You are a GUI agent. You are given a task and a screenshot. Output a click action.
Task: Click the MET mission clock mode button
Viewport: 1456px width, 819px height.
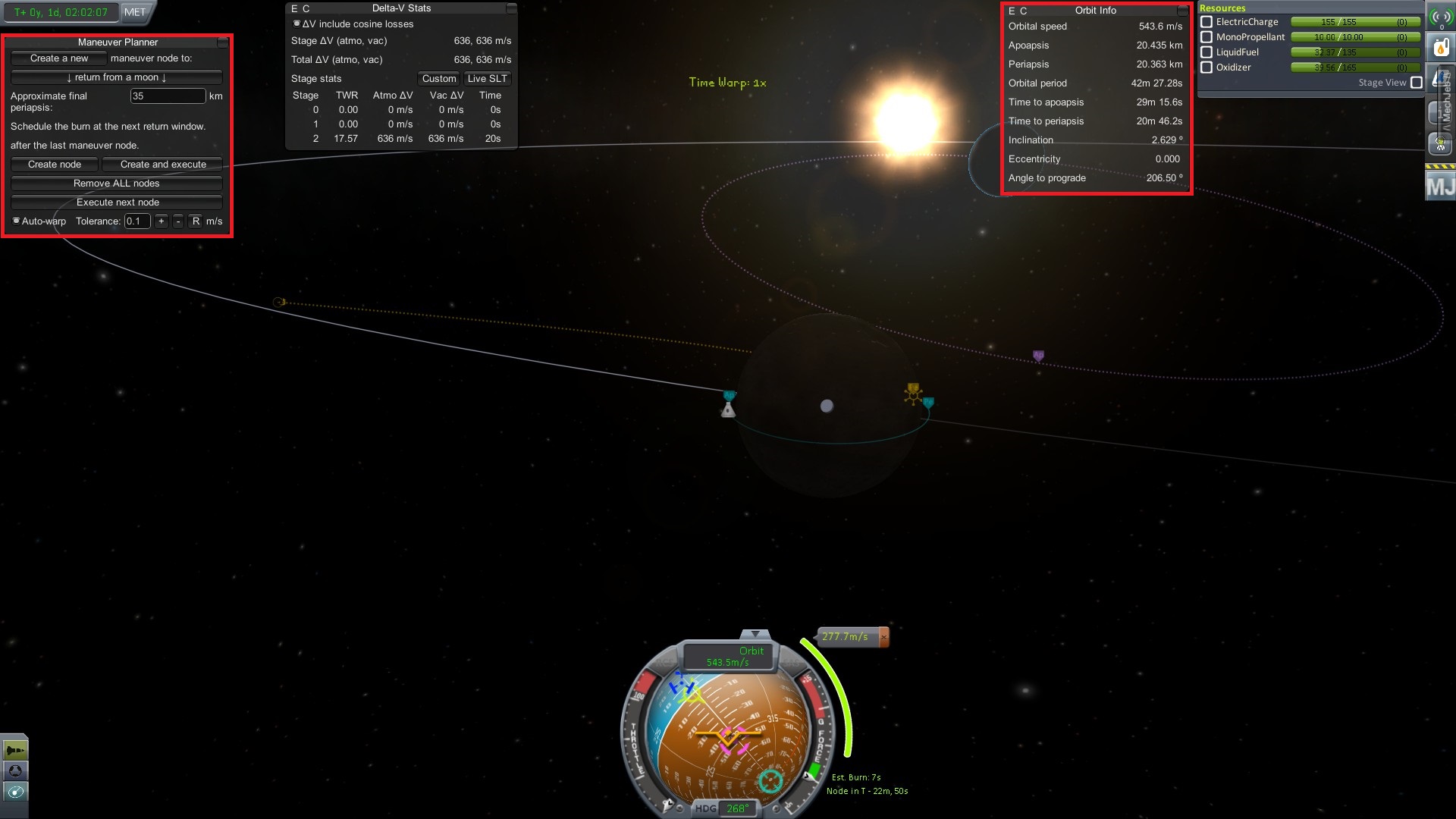(135, 12)
